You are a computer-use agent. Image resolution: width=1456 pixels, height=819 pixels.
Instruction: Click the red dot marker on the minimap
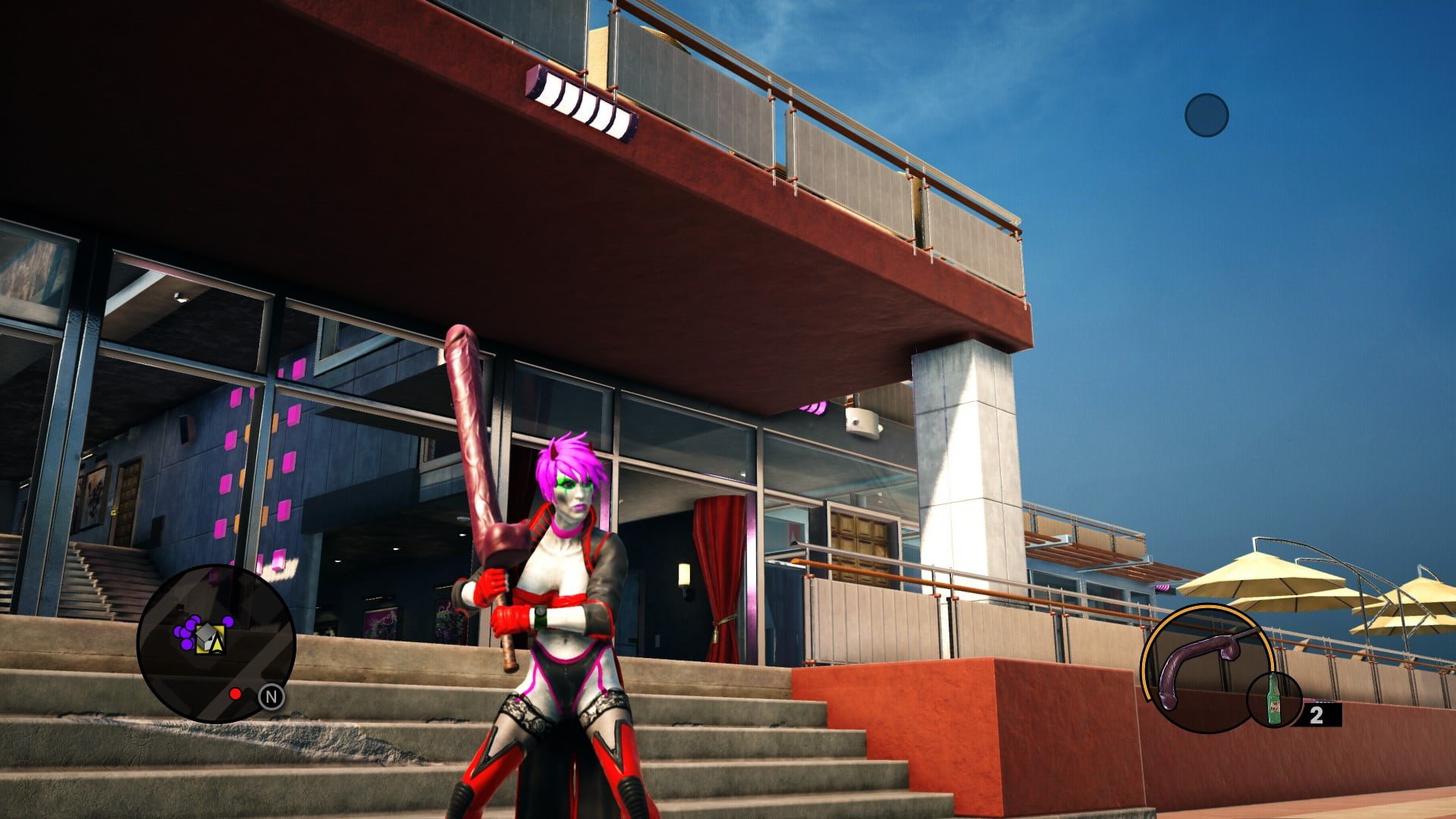click(235, 694)
